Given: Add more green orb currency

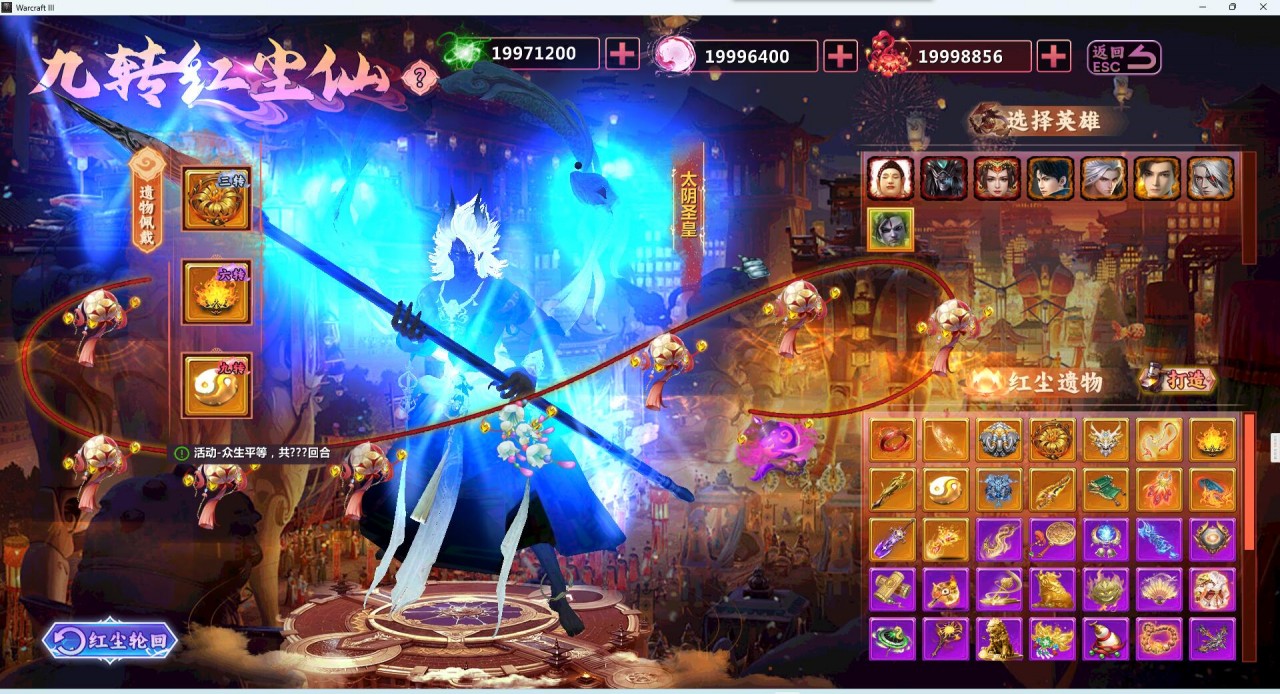Looking at the screenshot, I should point(622,54).
